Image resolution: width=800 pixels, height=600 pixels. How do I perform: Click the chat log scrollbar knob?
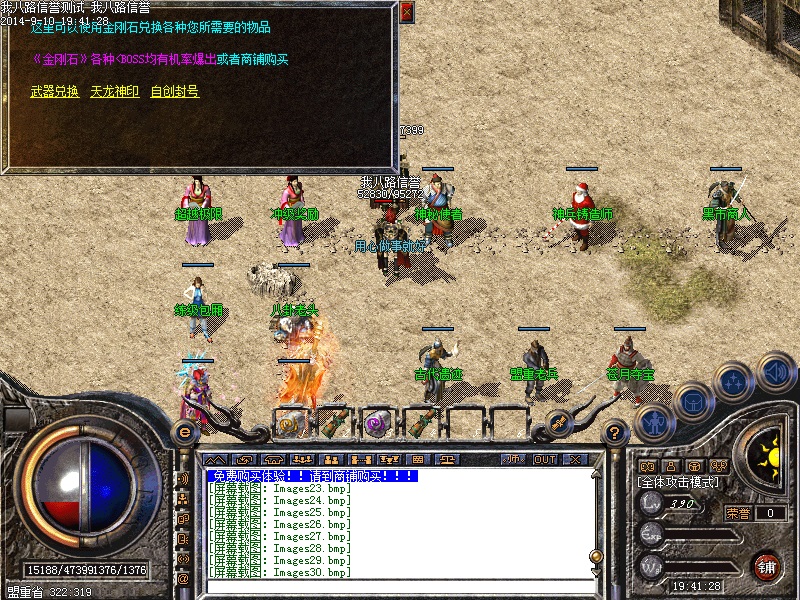tap(596, 556)
